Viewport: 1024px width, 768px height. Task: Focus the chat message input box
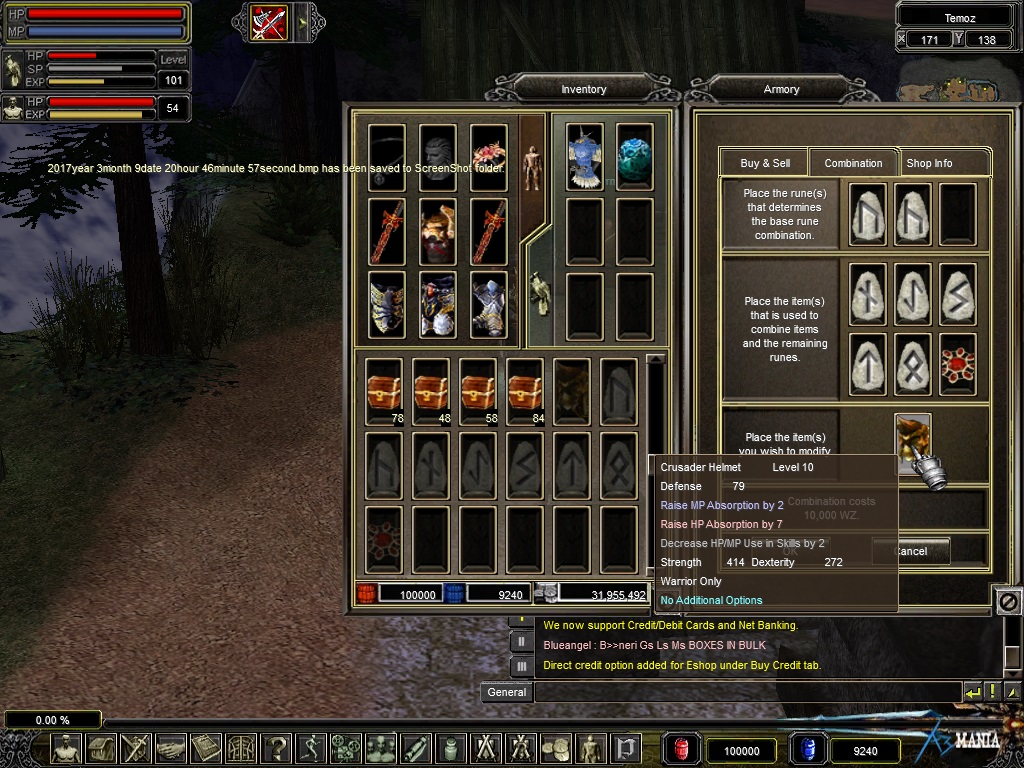(747, 691)
